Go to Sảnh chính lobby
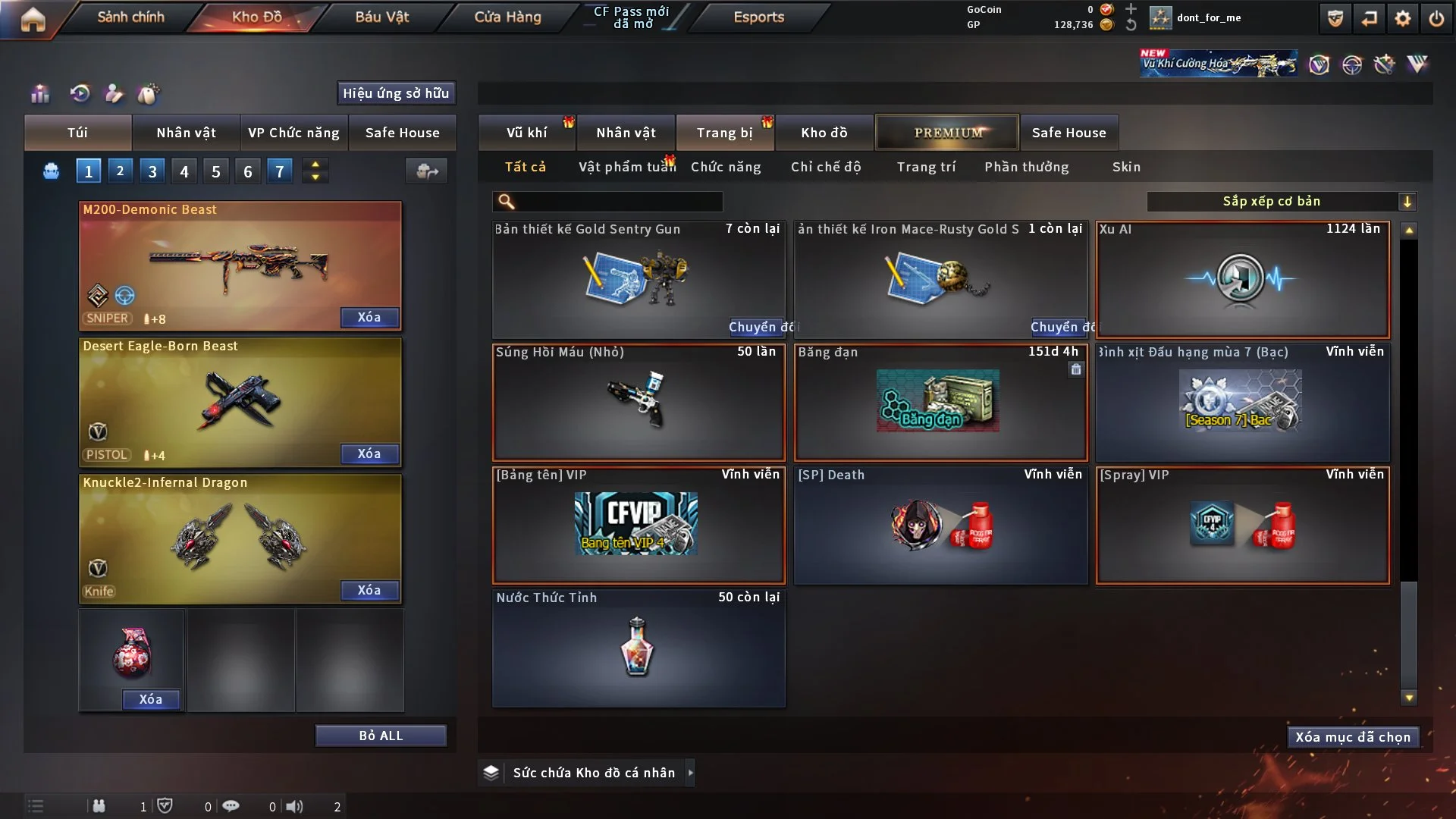Viewport: 1456px width, 819px height. click(x=130, y=17)
